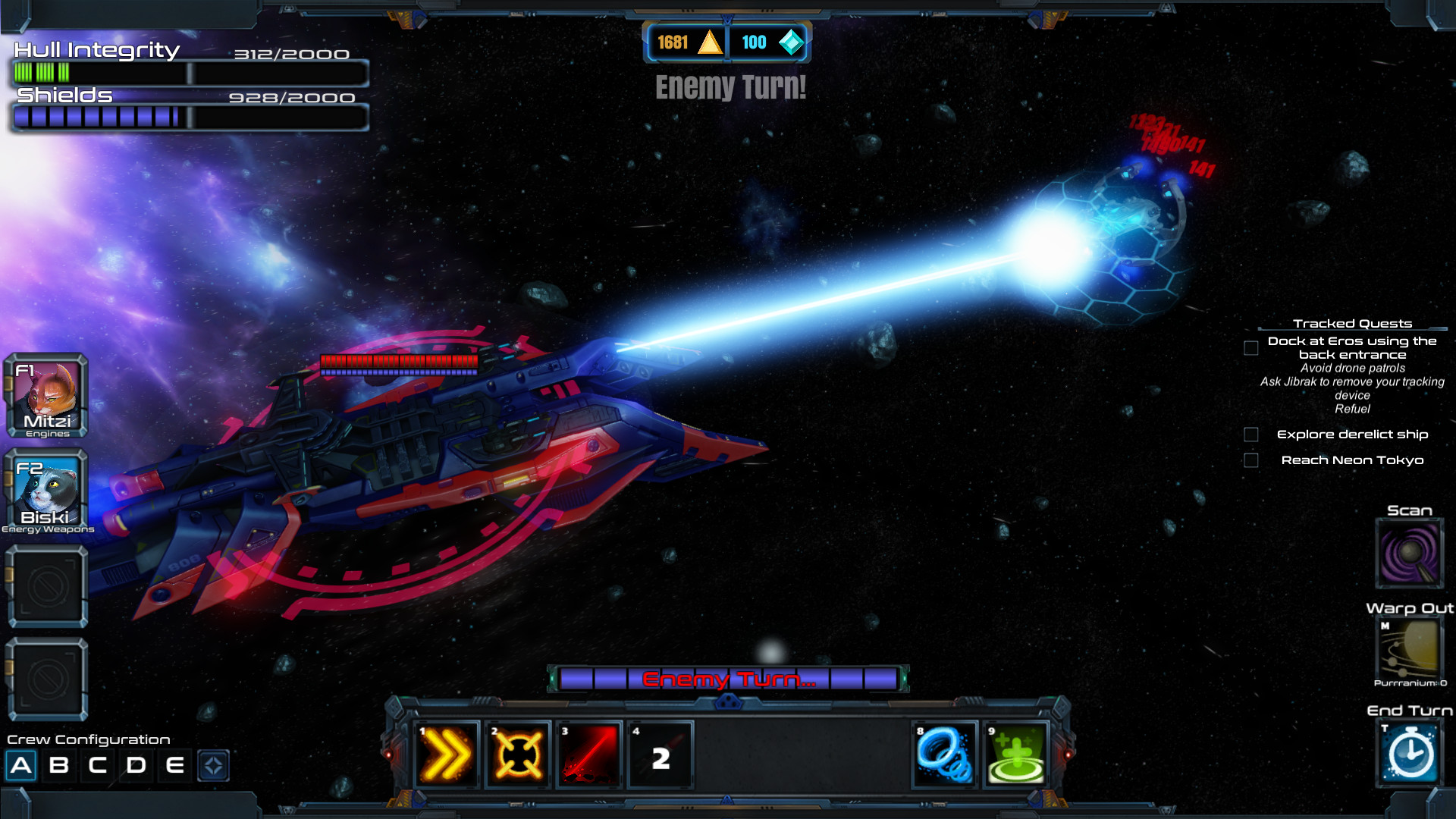Select ability slot showing number 2
This screenshot has height=819, width=1456.
pyautogui.click(x=660, y=755)
